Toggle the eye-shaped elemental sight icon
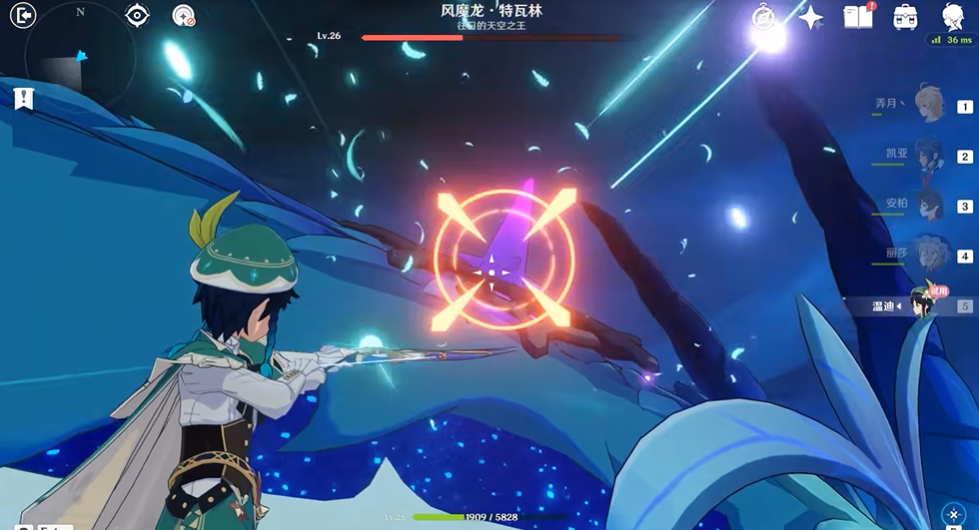Screen dimensions: 979x530 coord(137,15)
